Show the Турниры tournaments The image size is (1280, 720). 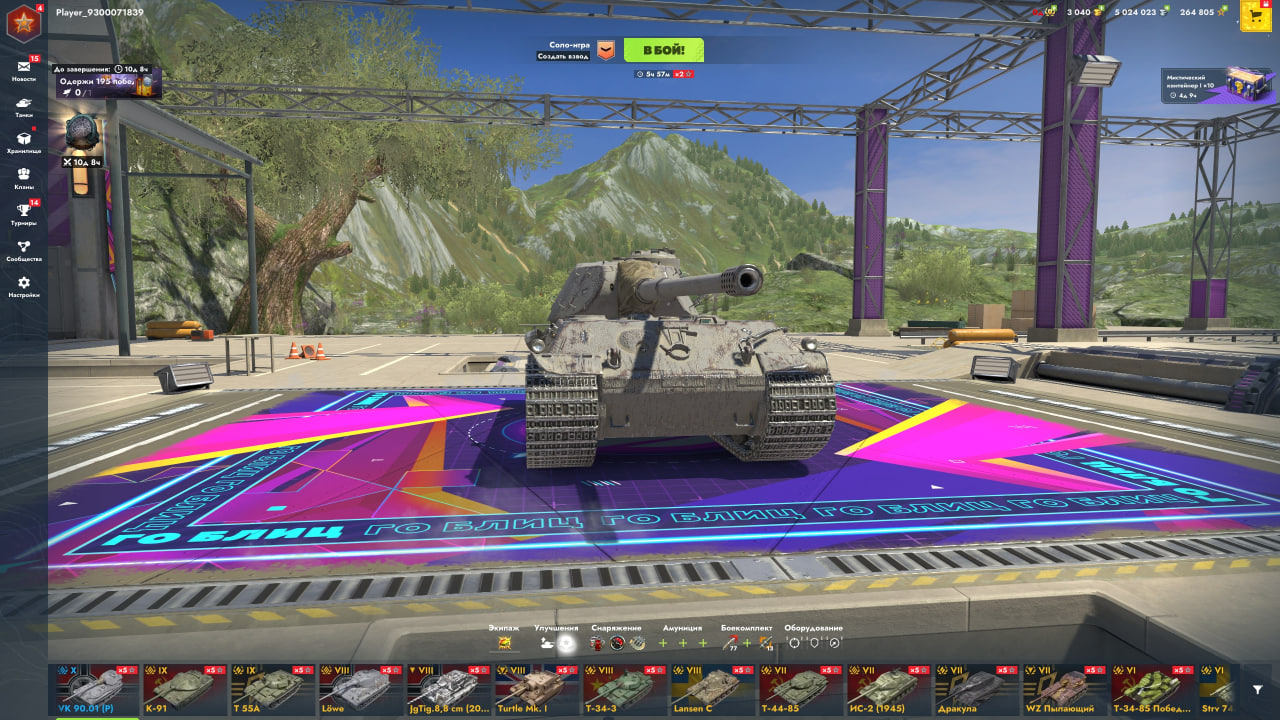point(24,214)
